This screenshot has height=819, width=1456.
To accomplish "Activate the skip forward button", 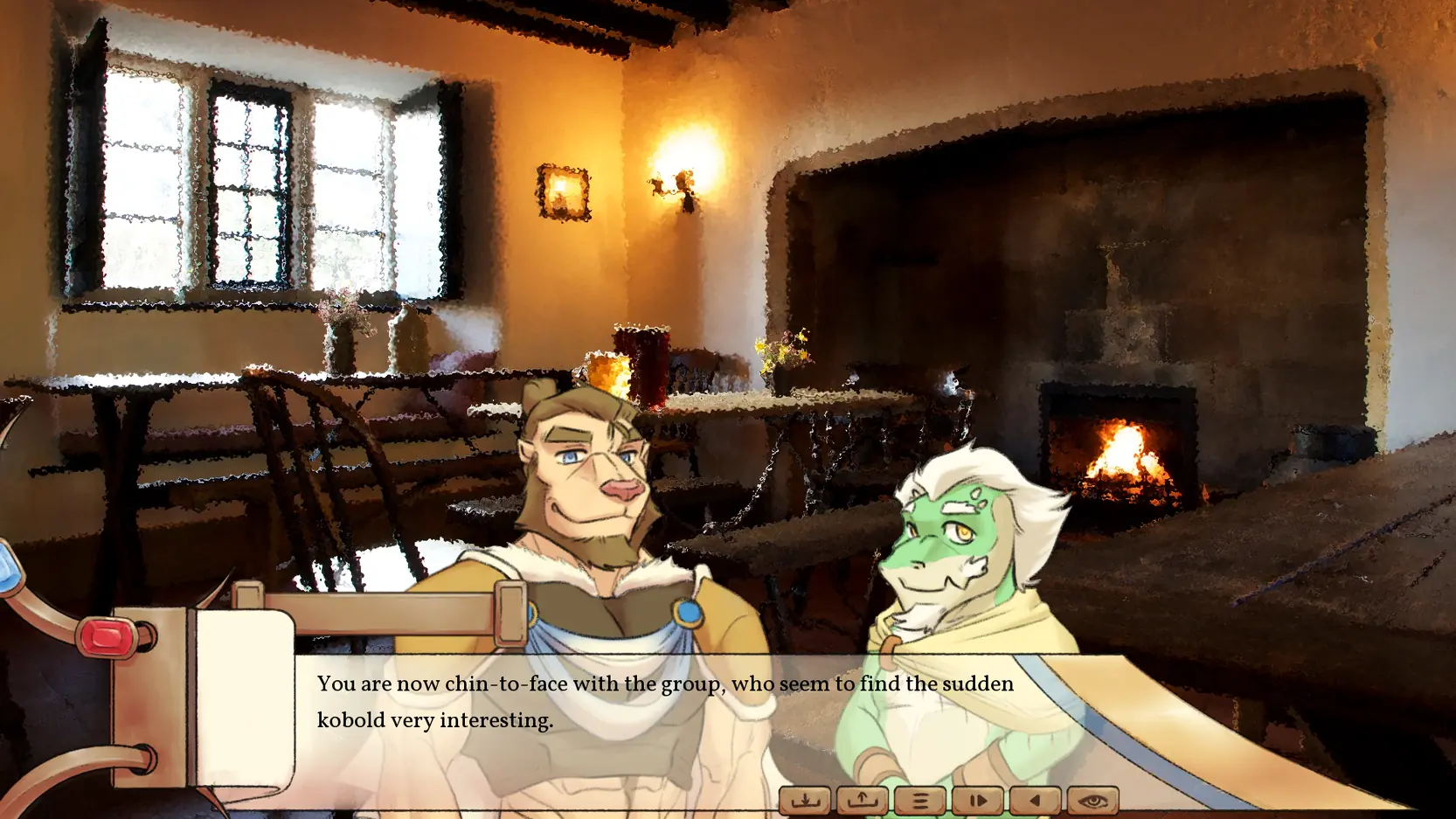I will click(977, 800).
